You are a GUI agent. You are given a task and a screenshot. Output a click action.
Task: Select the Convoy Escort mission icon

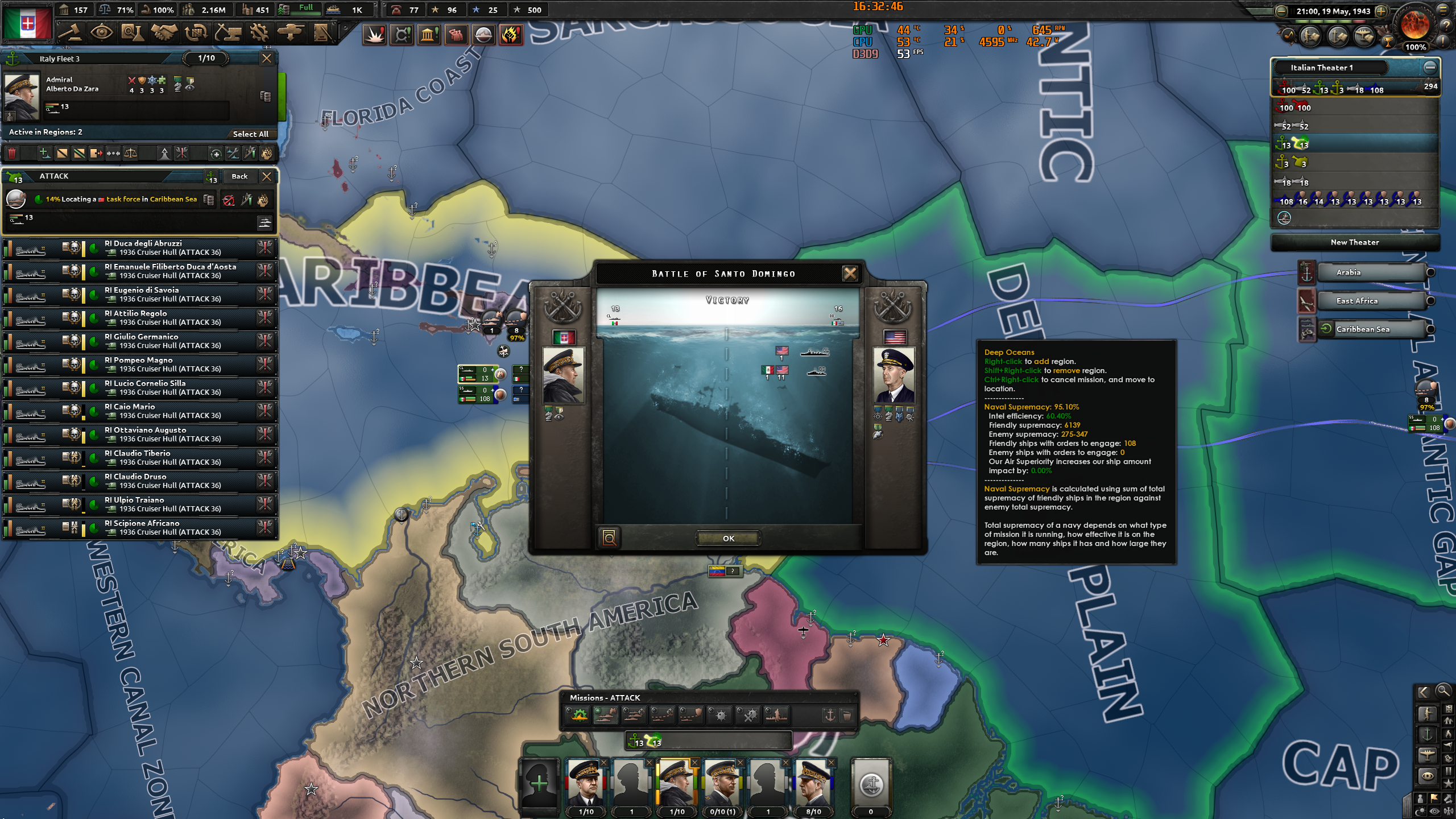[x=690, y=715]
